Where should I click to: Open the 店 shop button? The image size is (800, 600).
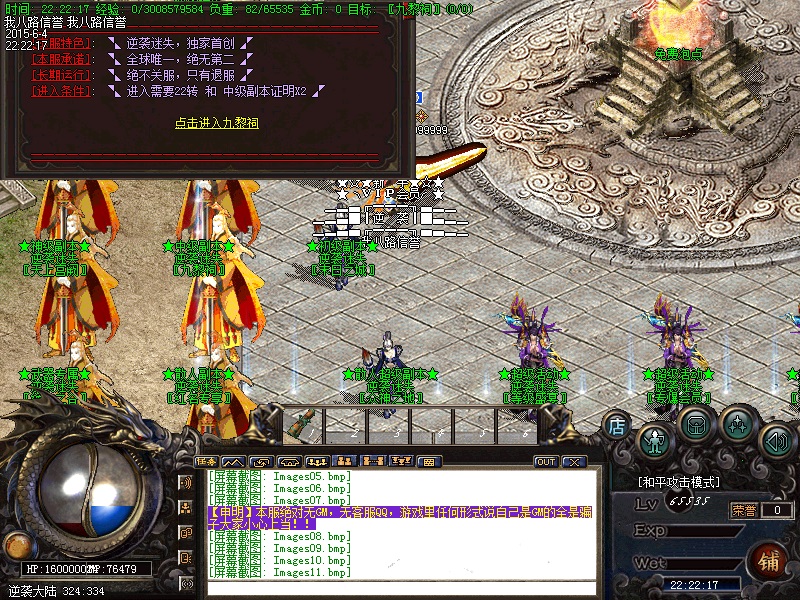[x=617, y=425]
